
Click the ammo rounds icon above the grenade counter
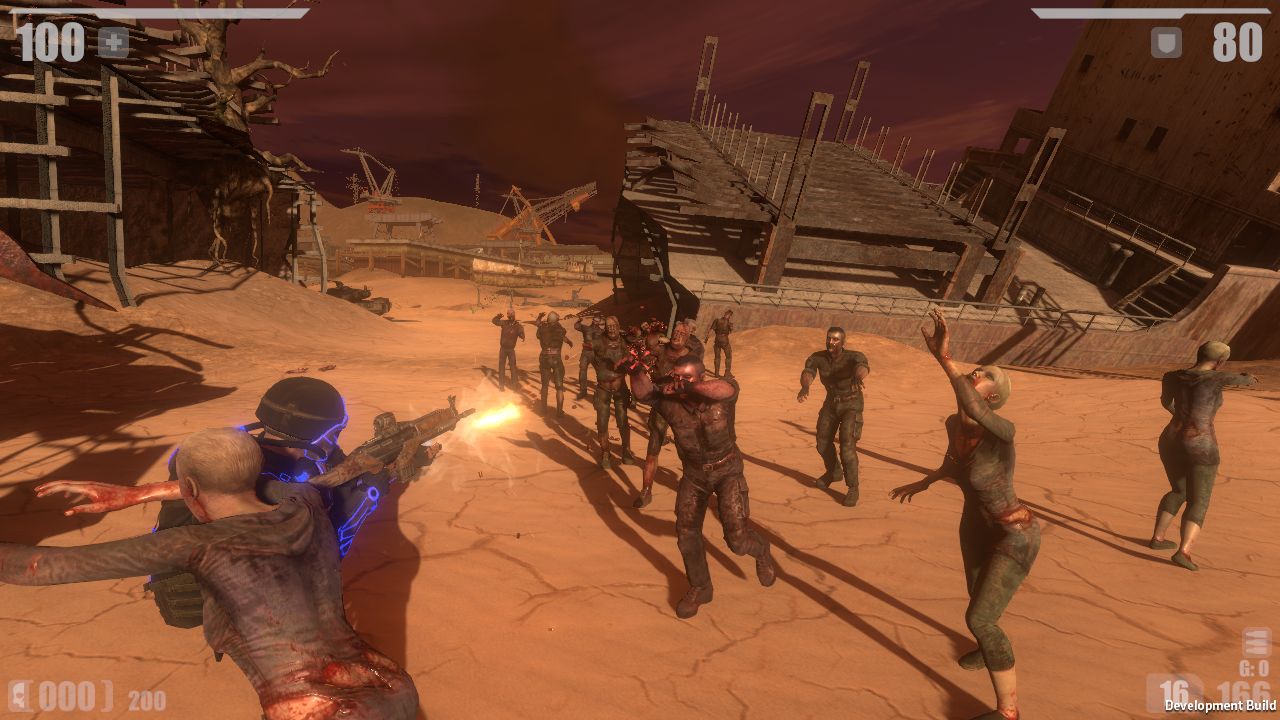click(1255, 641)
